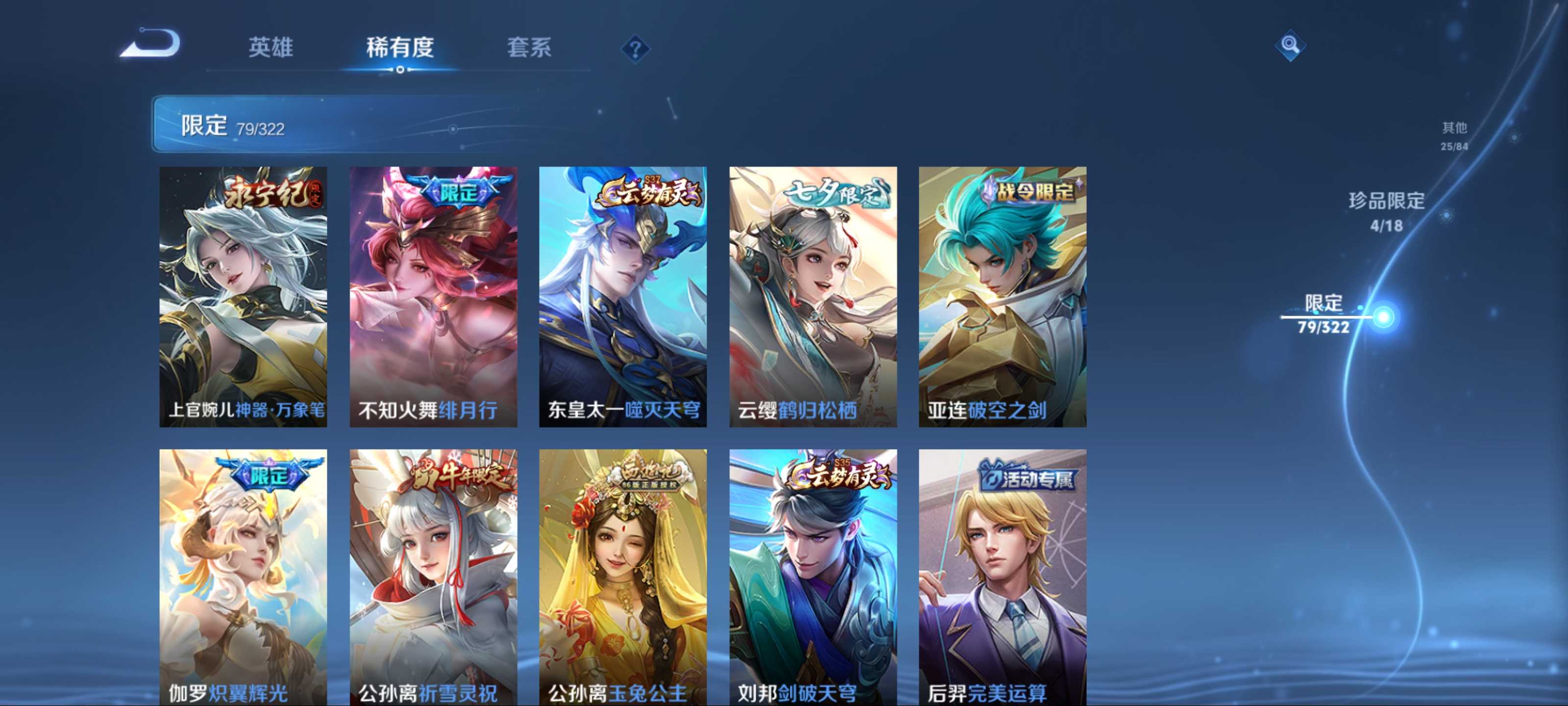Viewport: 1568px width, 706px height.
Task: Choose 东皇太一 噬灭天穹 skin card
Action: (623, 297)
